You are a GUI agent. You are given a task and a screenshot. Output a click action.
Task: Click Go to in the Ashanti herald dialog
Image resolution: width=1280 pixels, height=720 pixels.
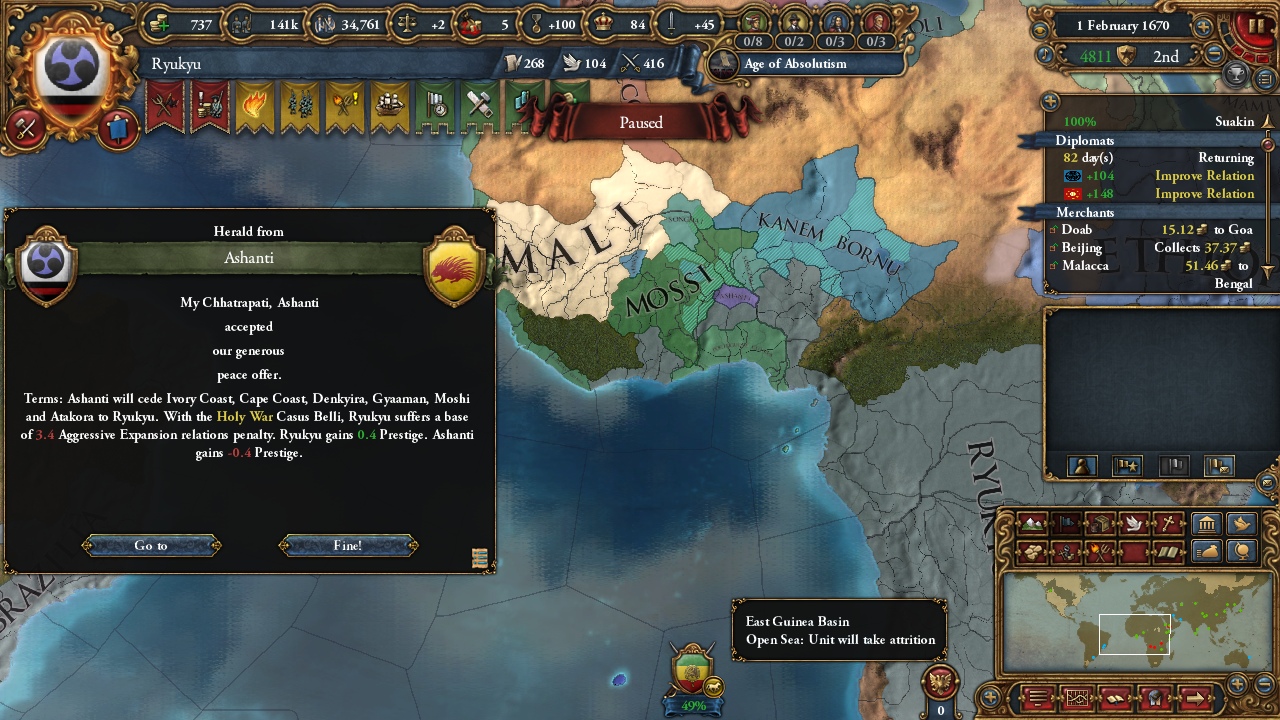pyautogui.click(x=150, y=545)
